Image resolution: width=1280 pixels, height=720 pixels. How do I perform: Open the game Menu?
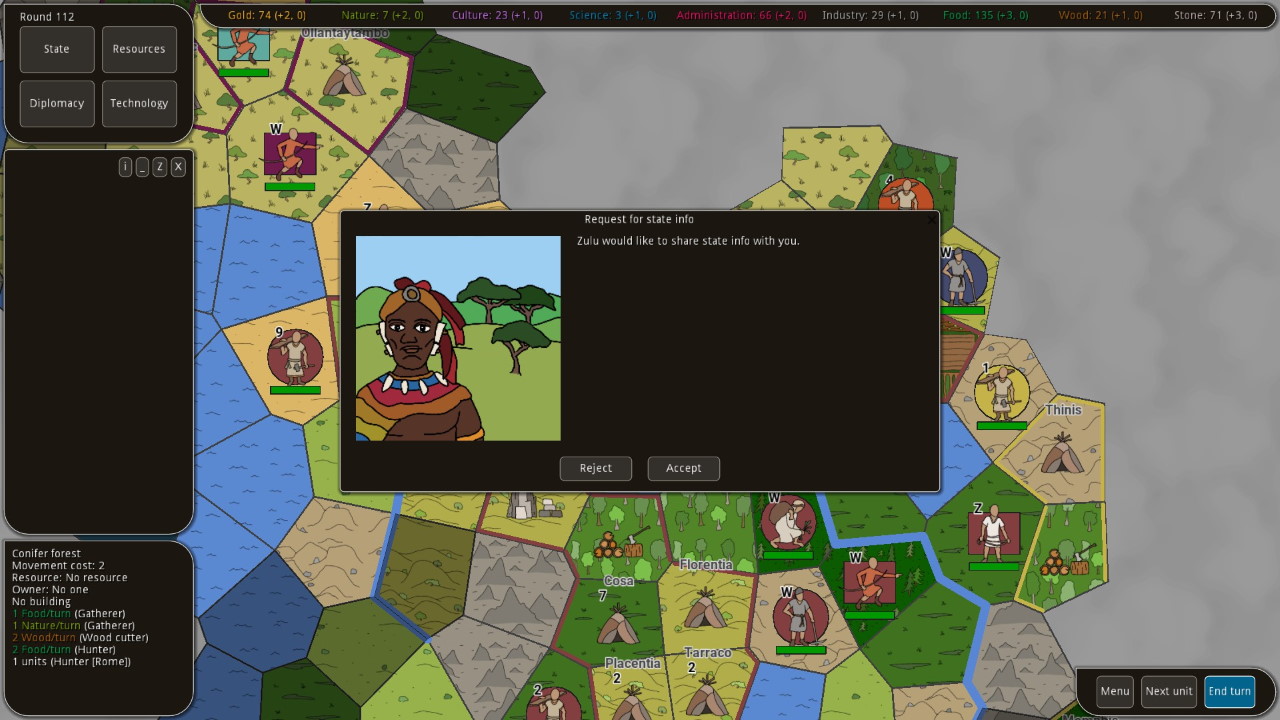point(1115,691)
